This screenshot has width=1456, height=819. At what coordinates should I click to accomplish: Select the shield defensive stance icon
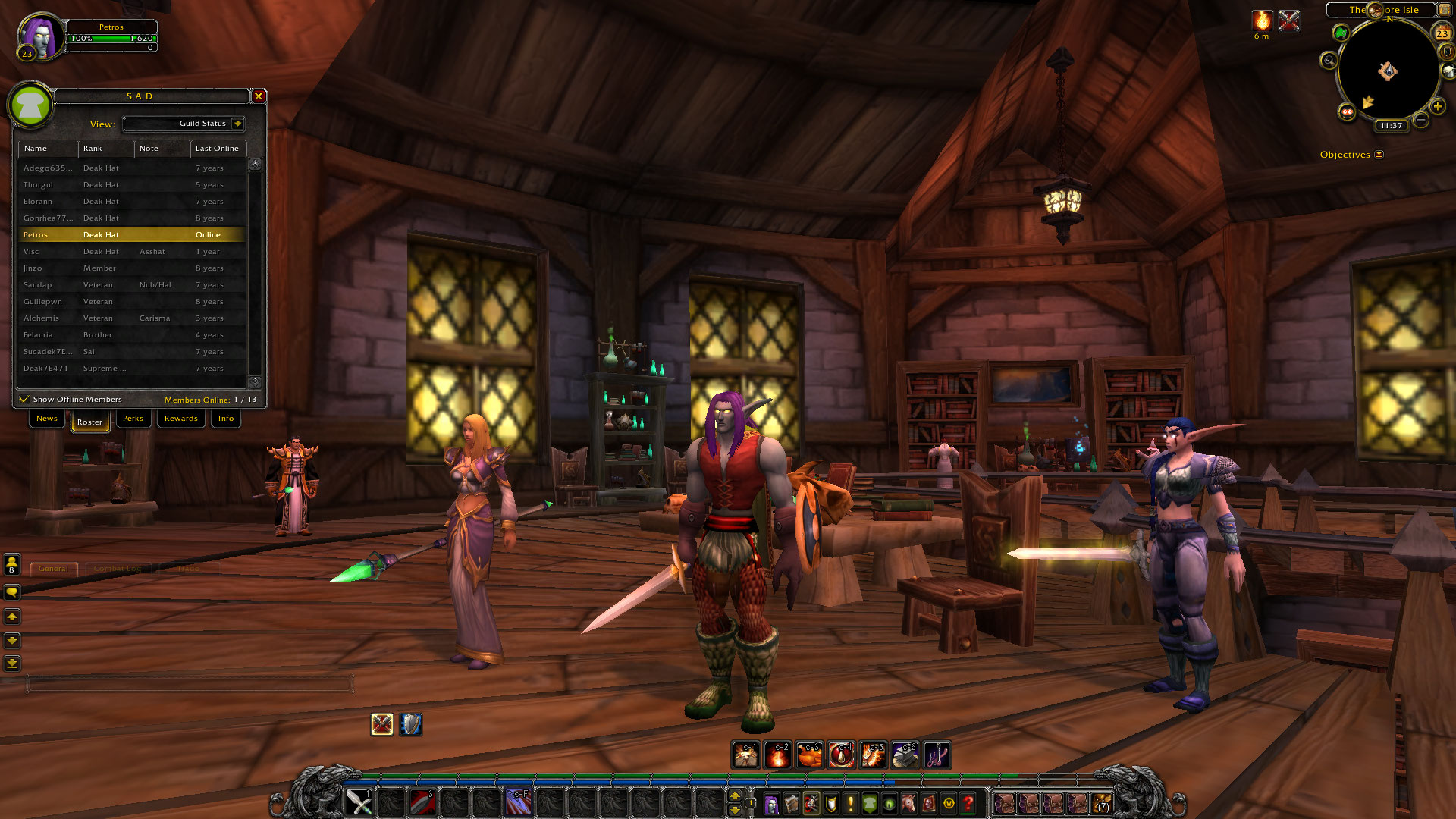point(410,725)
